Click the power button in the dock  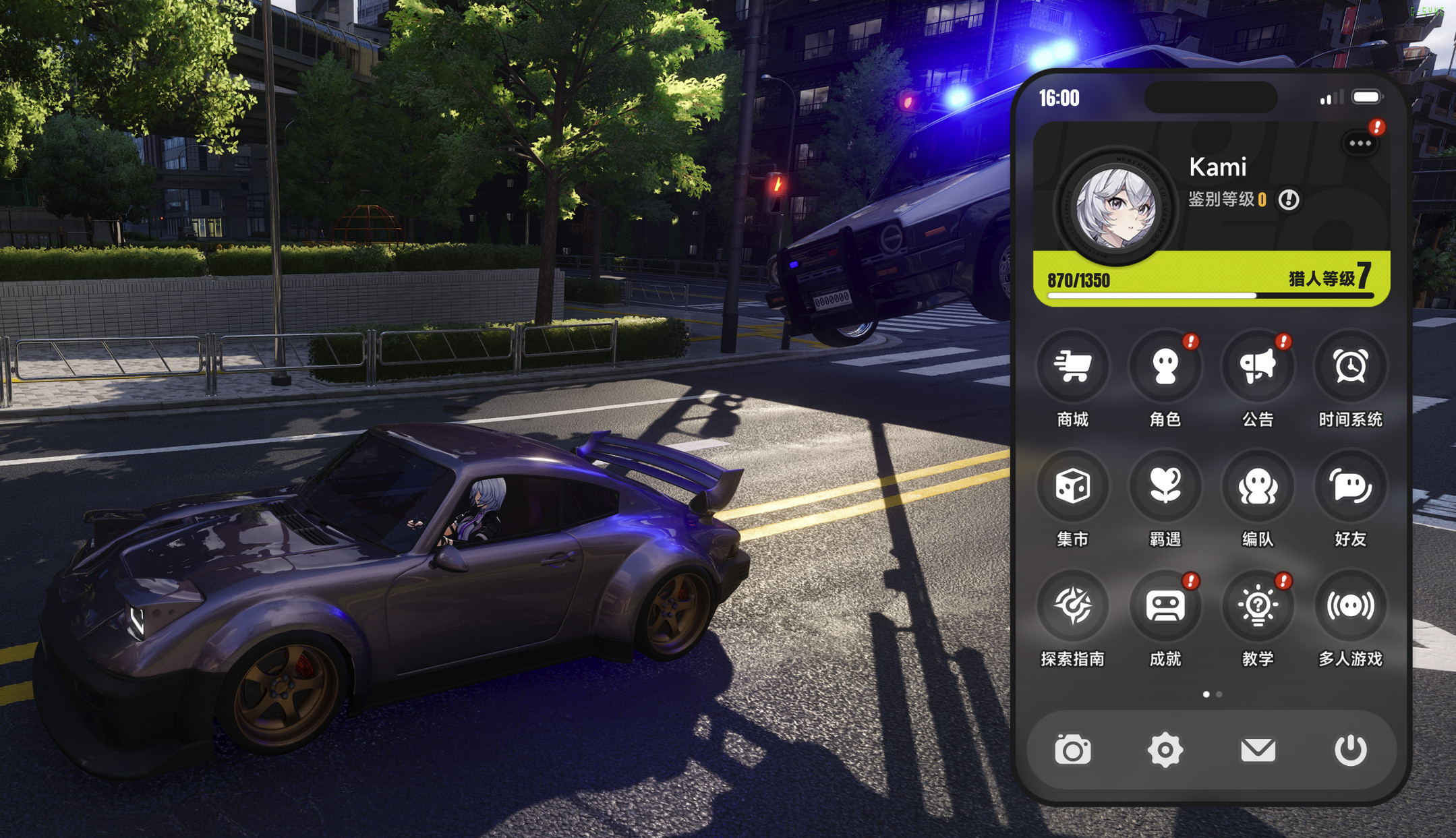[x=1350, y=750]
